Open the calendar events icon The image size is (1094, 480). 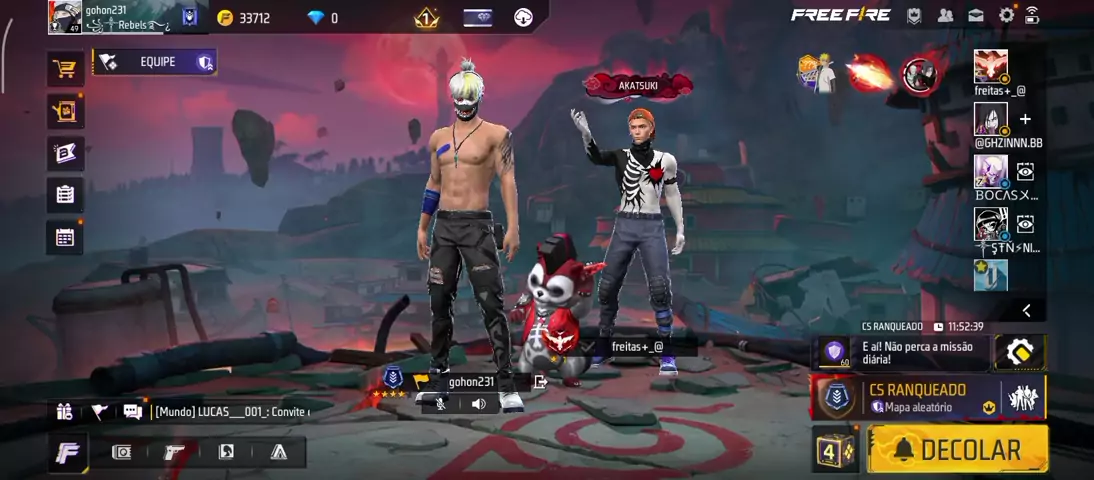(65, 237)
